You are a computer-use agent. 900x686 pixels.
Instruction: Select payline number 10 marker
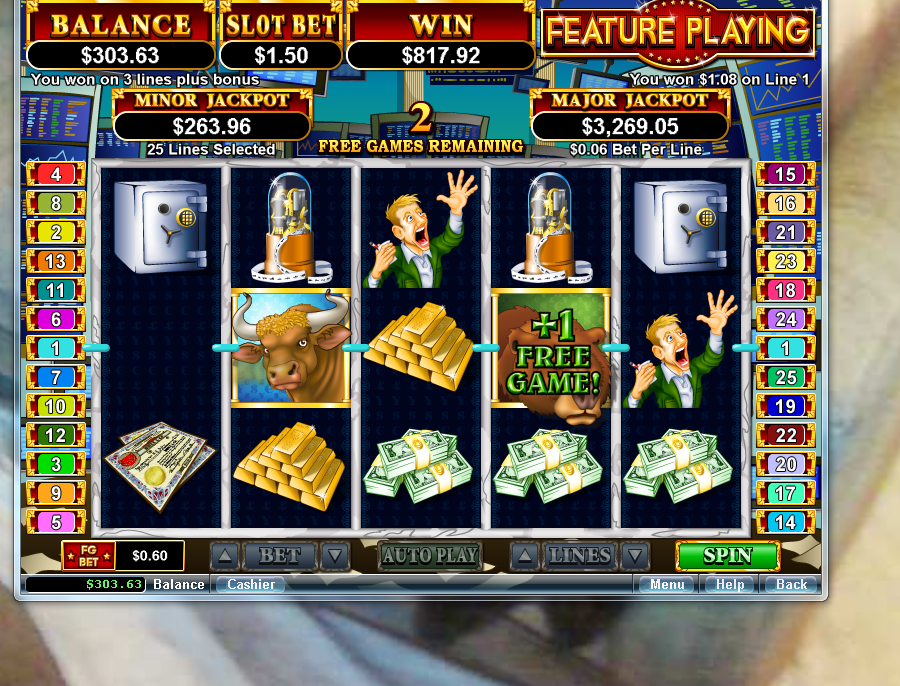[56, 407]
